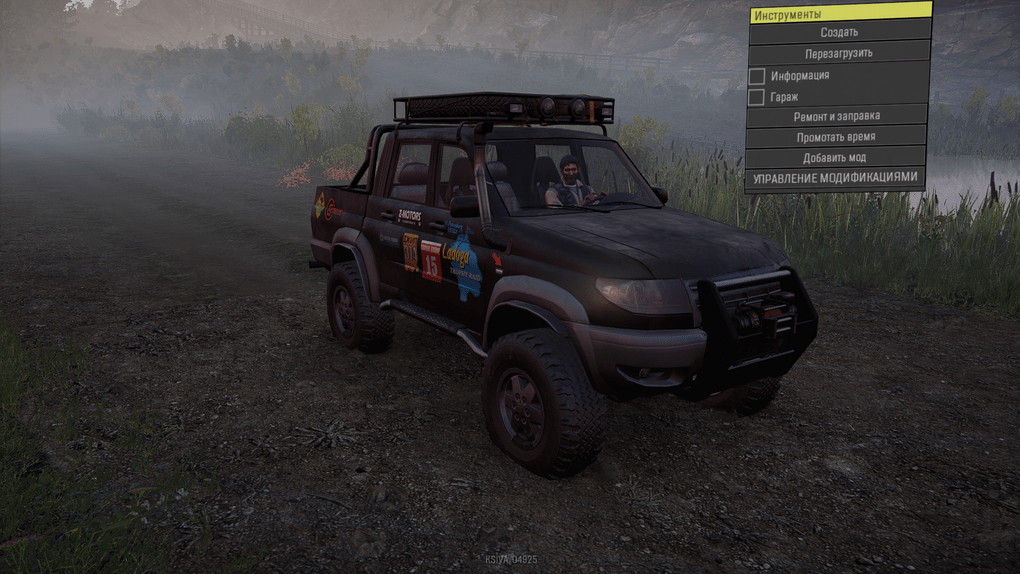
Task: Enable the Гараж checkbox
Action: click(x=757, y=97)
